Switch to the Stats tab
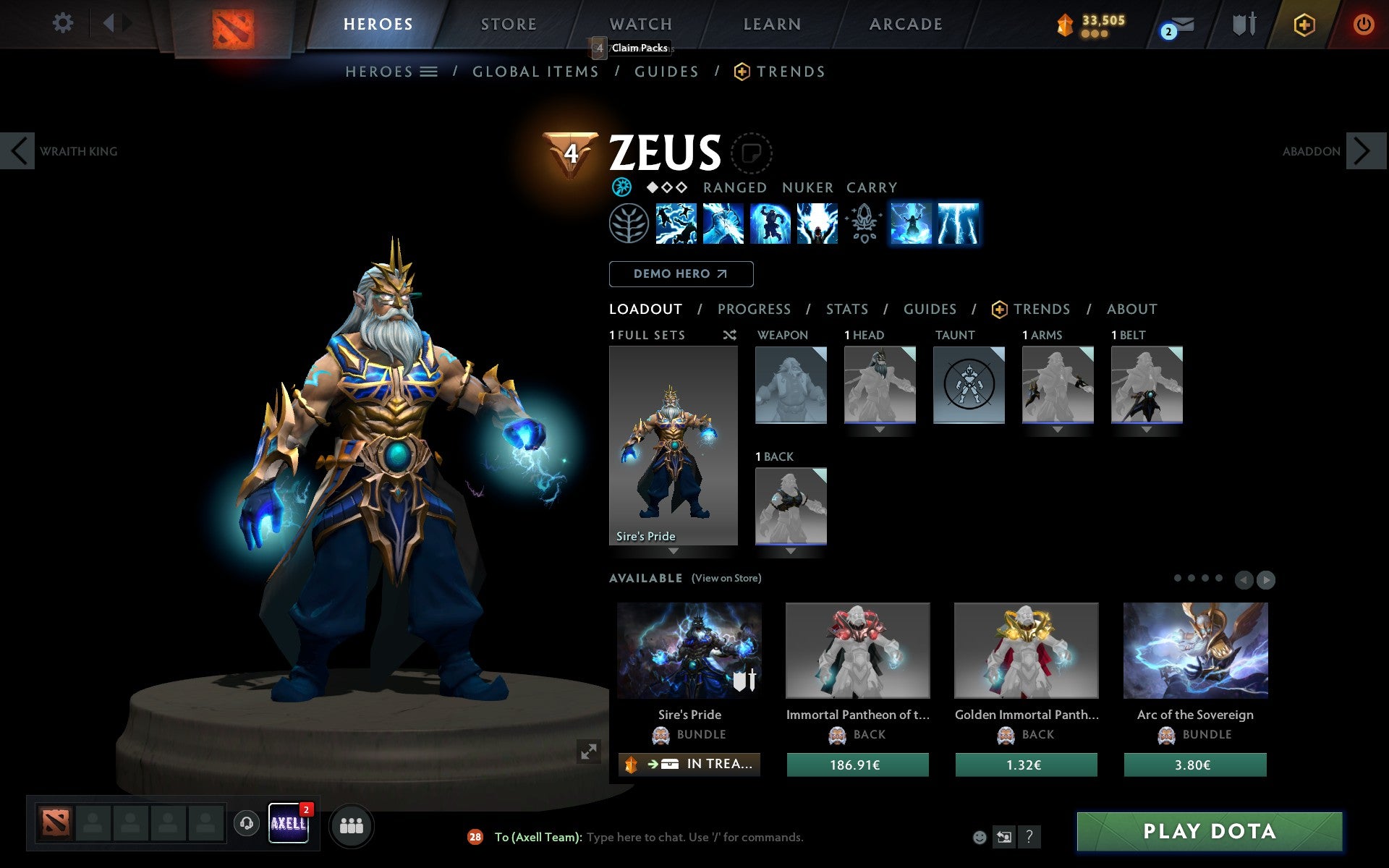 point(846,309)
